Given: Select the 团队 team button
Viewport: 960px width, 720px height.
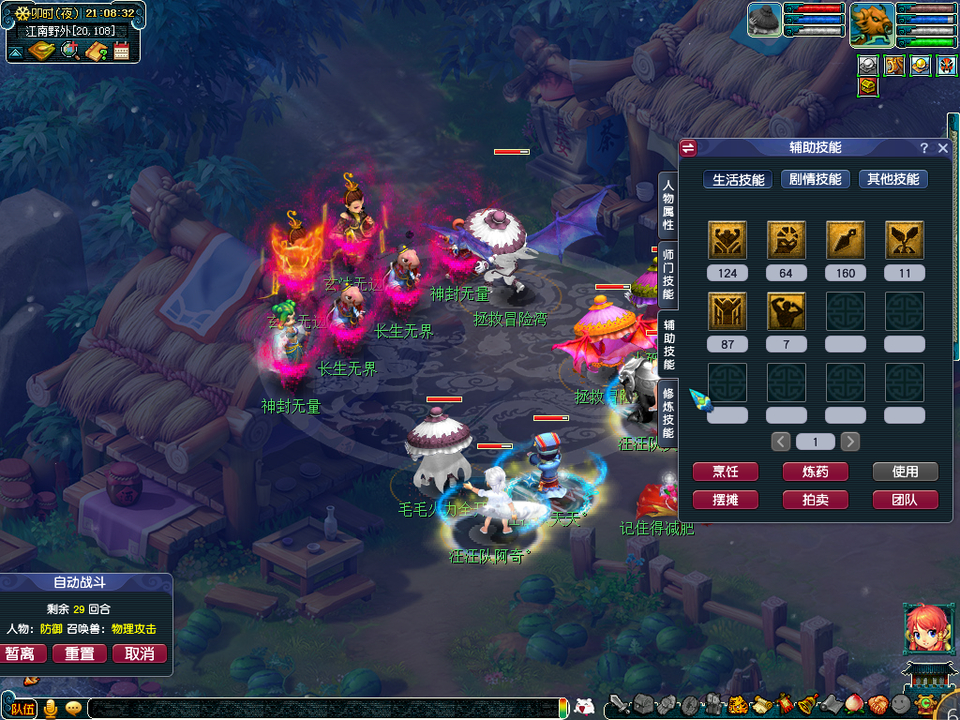Looking at the screenshot, I should point(904,500).
